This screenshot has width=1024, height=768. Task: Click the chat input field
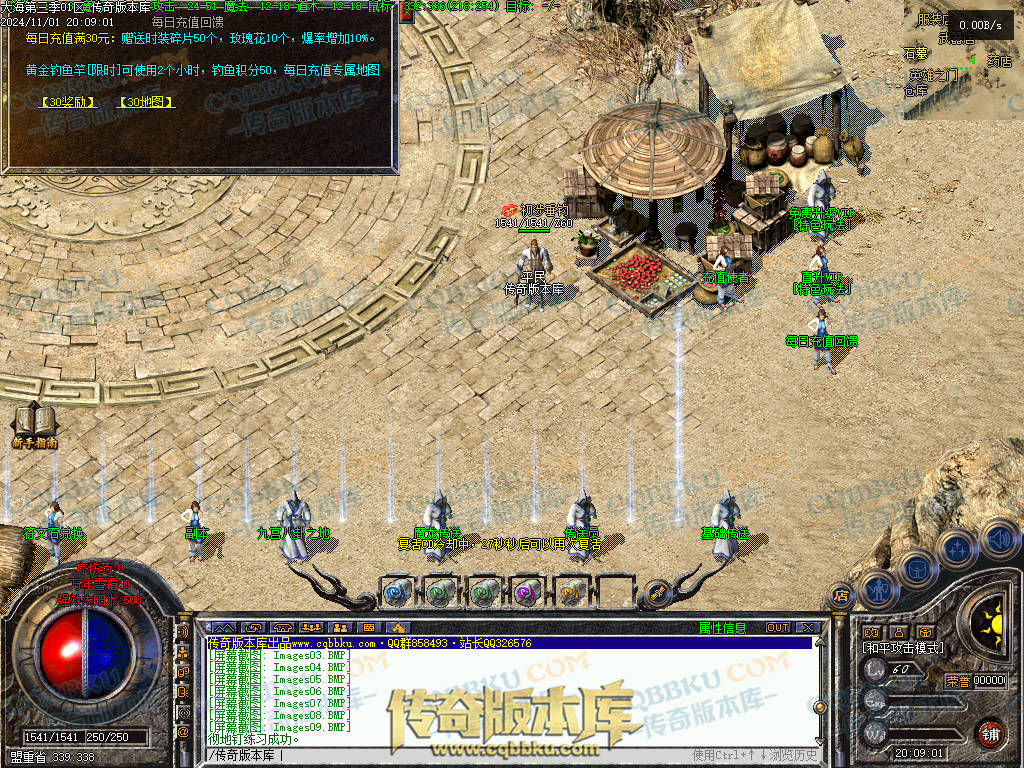click(x=450, y=755)
